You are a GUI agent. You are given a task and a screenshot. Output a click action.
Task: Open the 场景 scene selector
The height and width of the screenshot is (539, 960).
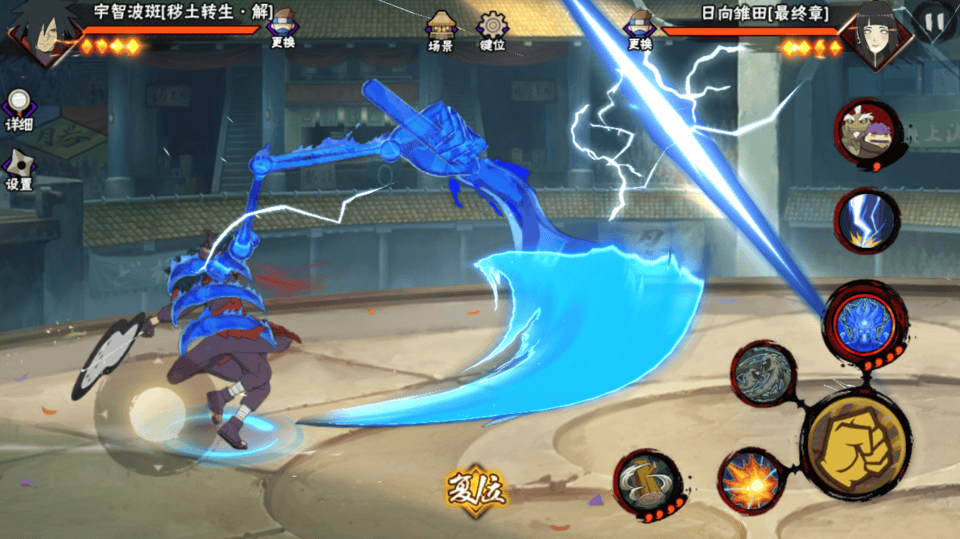pos(441,30)
